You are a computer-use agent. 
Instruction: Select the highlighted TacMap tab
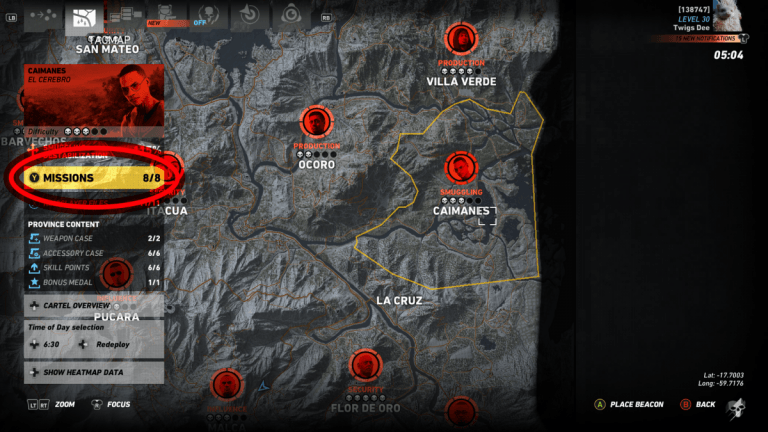coord(85,16)
